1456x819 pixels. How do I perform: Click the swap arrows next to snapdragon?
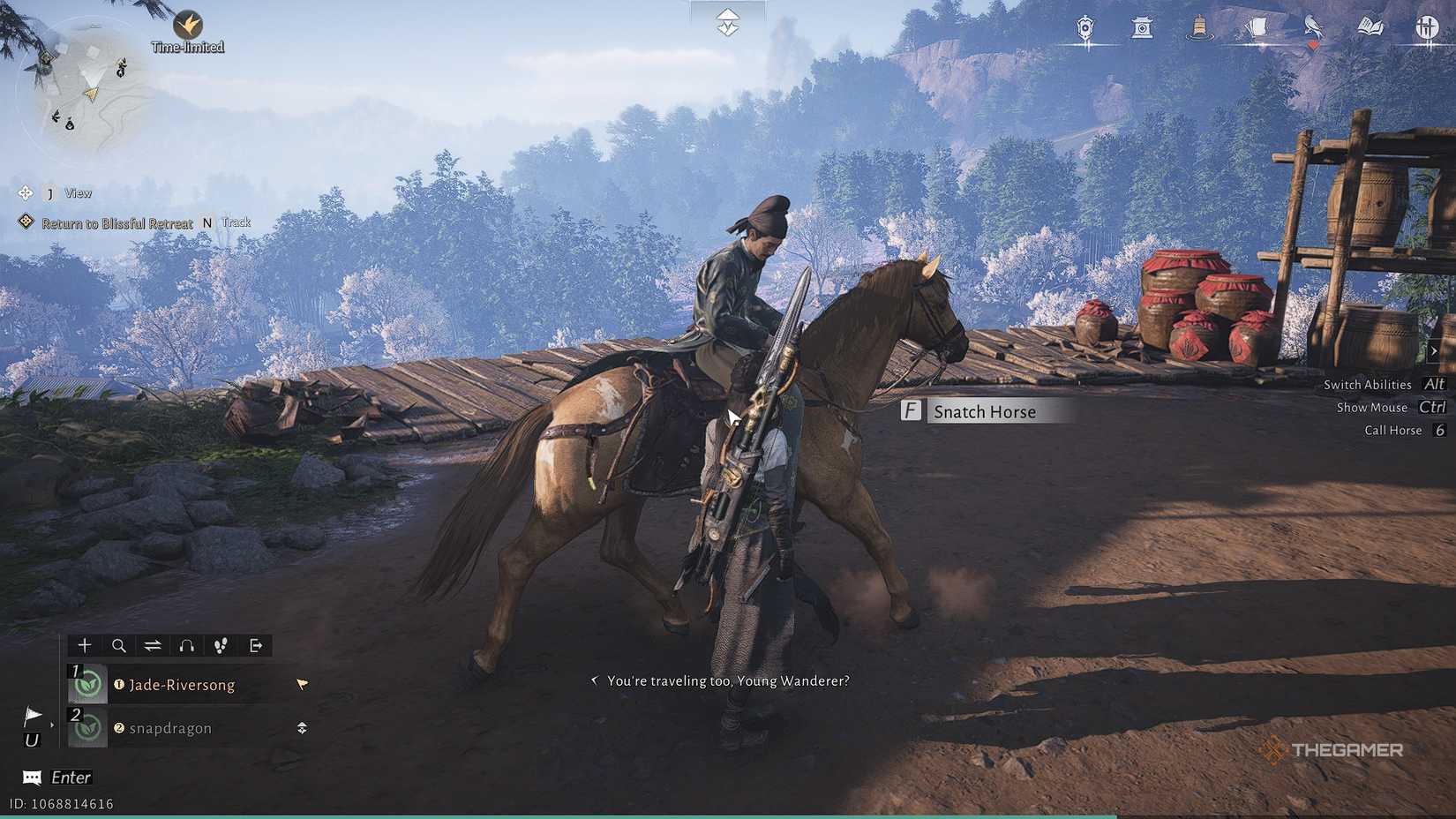tap(301, 727)
